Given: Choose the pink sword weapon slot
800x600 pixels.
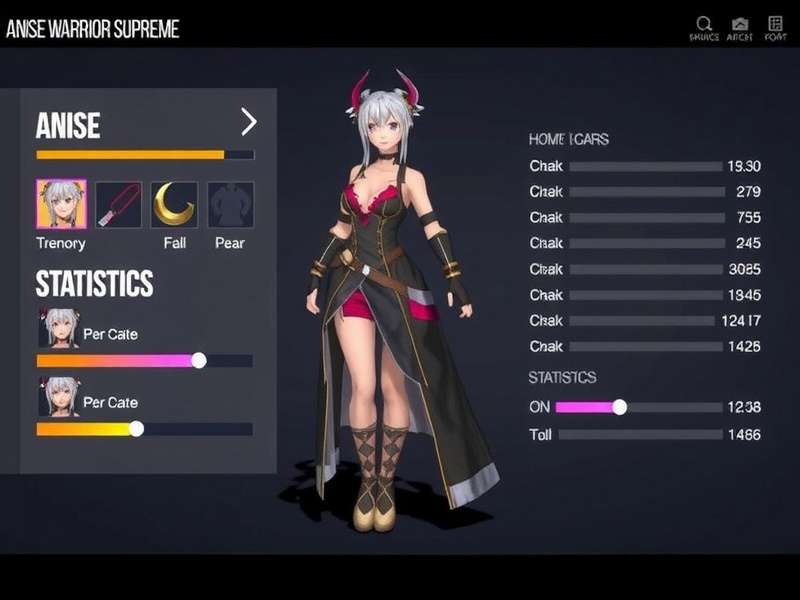Looking at the screenshot, I should (x=118, y=204).
